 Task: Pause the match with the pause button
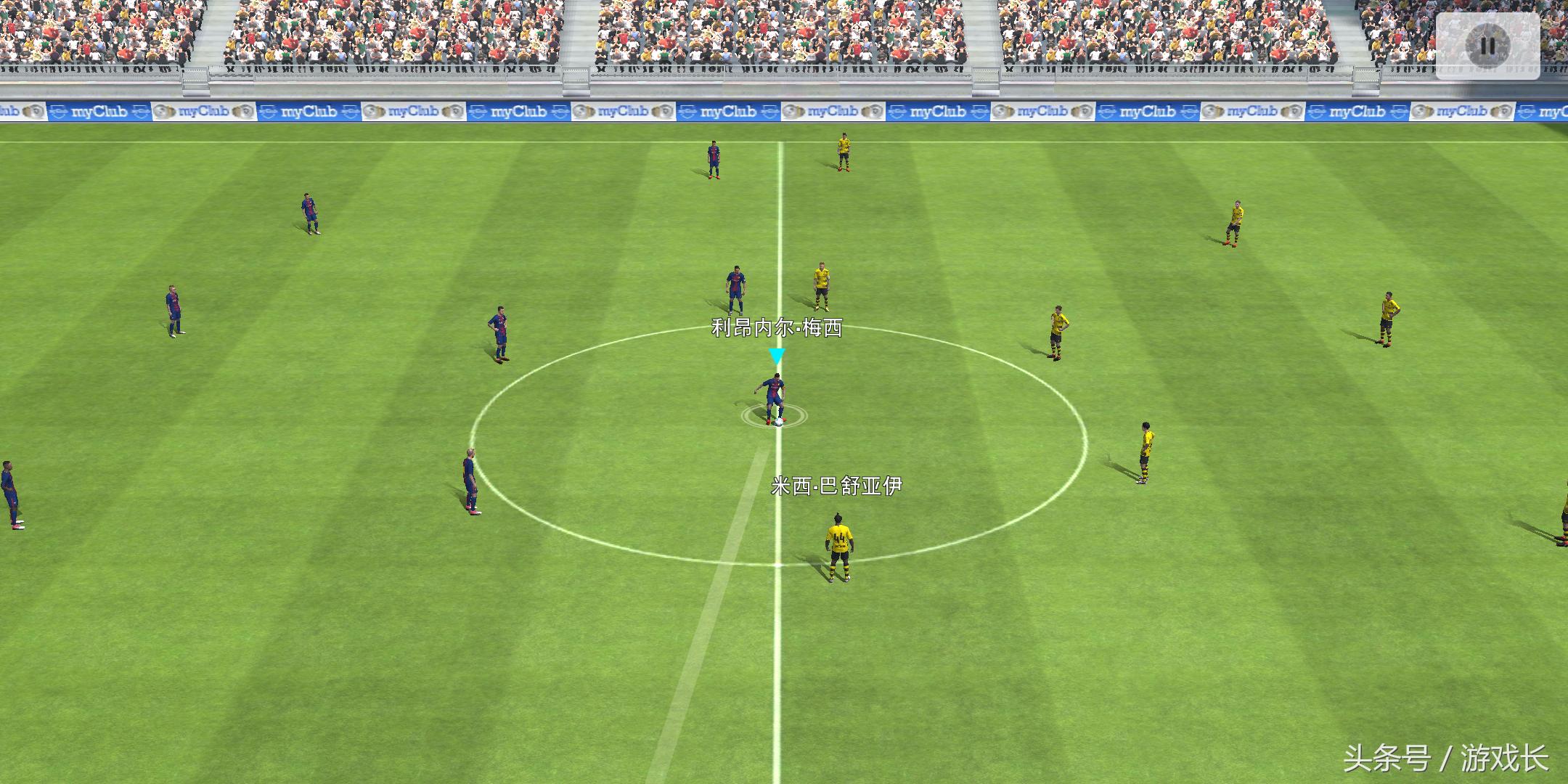1487,46
